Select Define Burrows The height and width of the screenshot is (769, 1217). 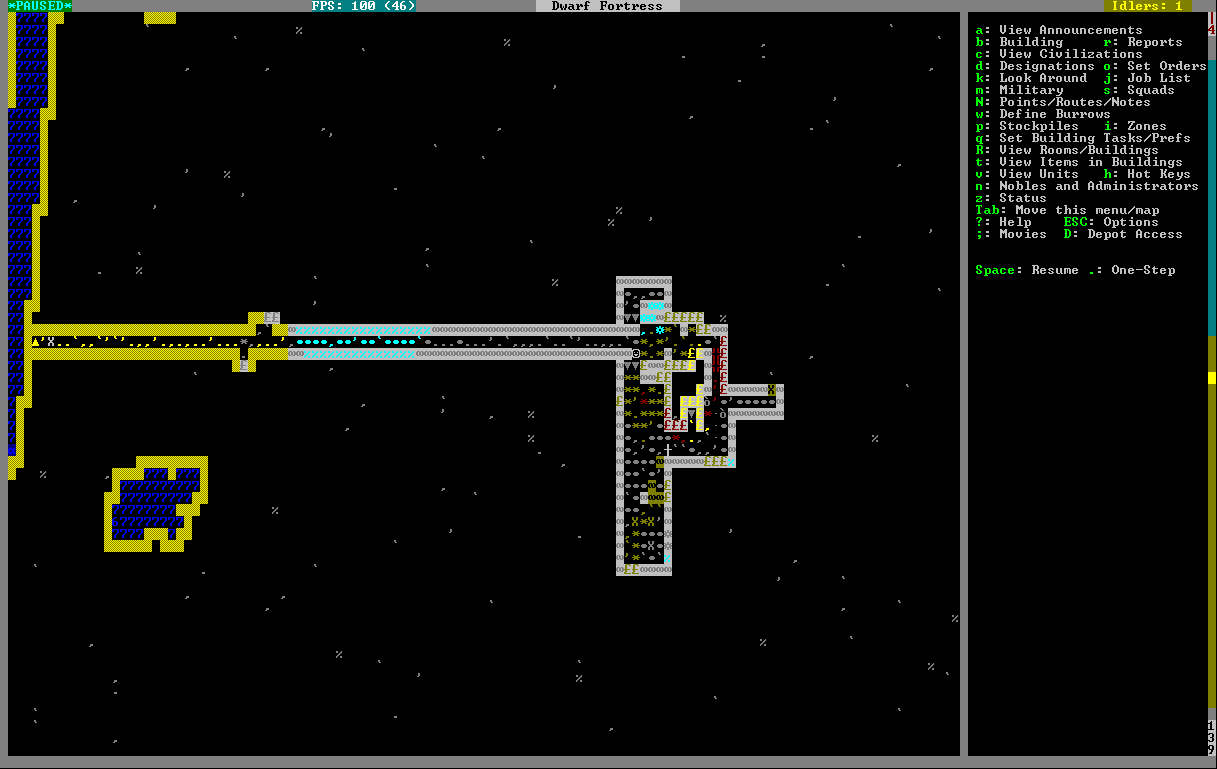1054,114
